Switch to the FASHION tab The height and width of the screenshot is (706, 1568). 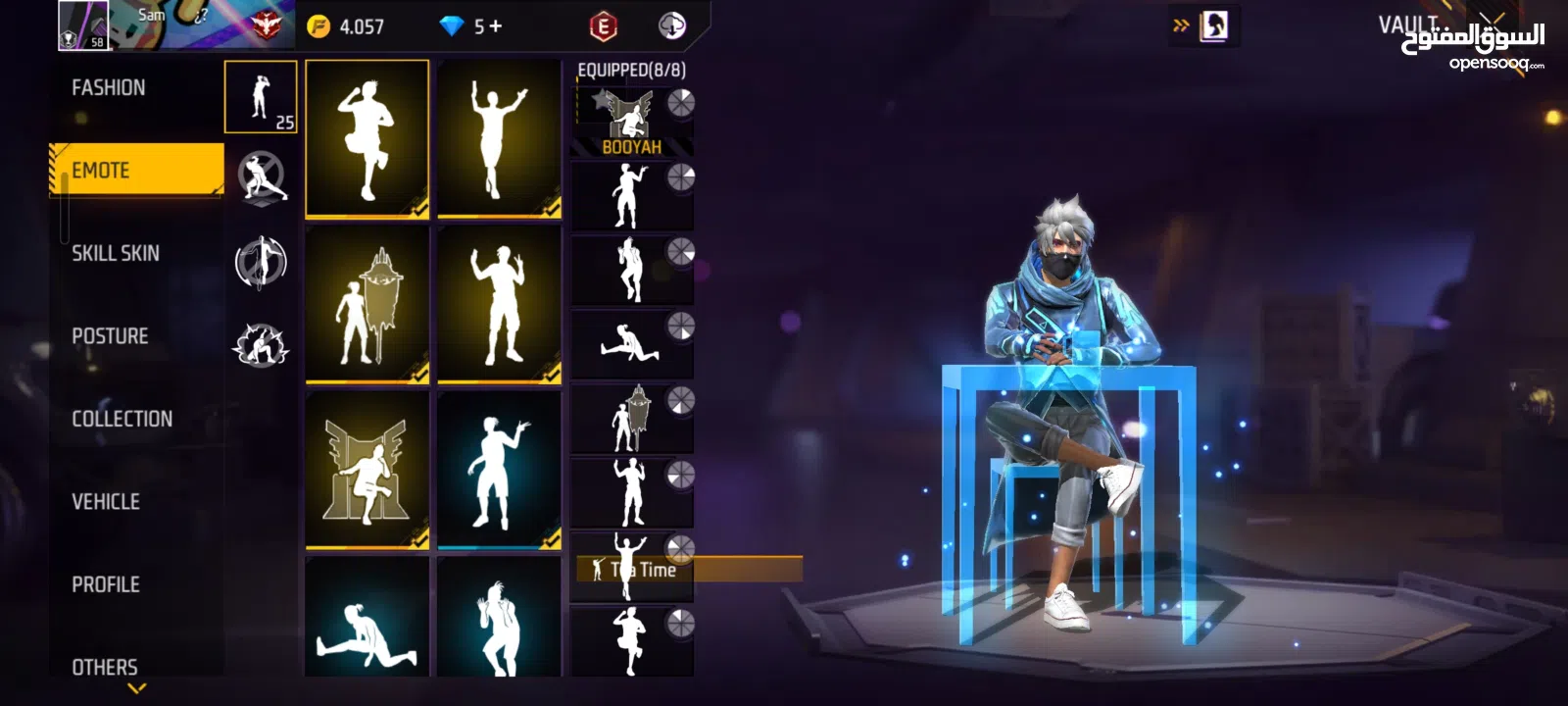tap(108, 87)
